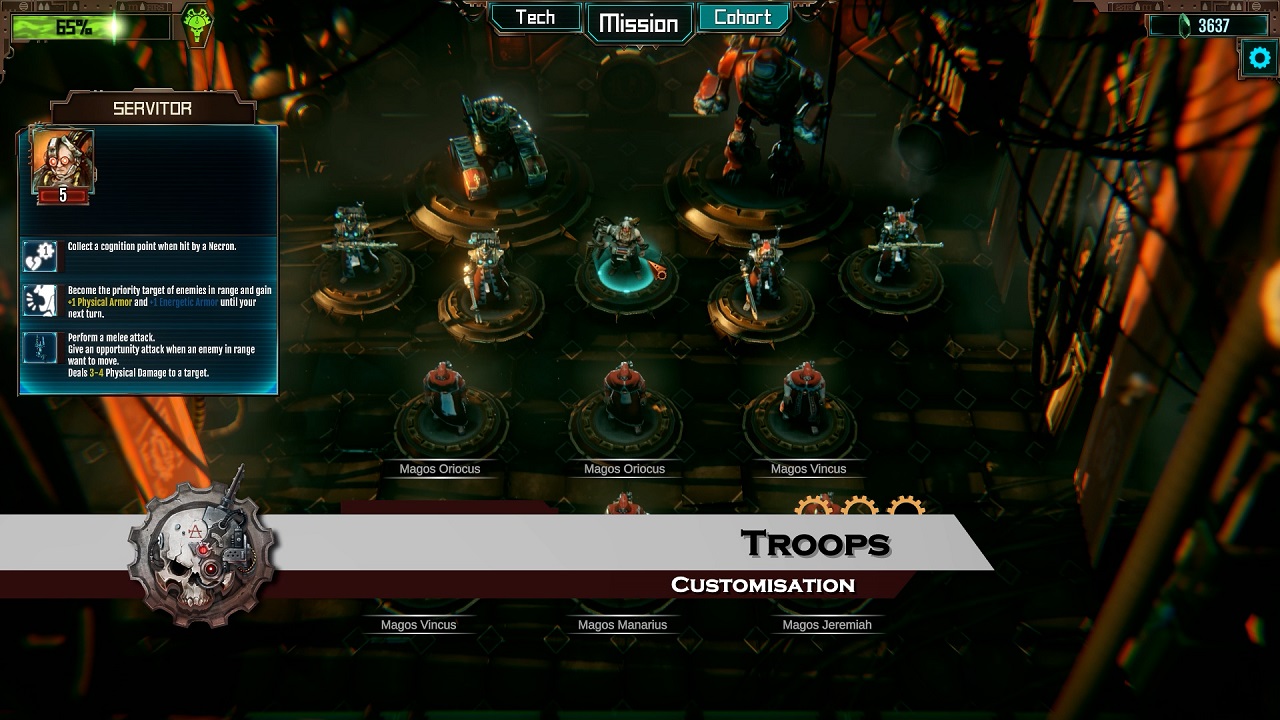Open the Mission tab
This screenshot has height=720, width=1280.
638,23
